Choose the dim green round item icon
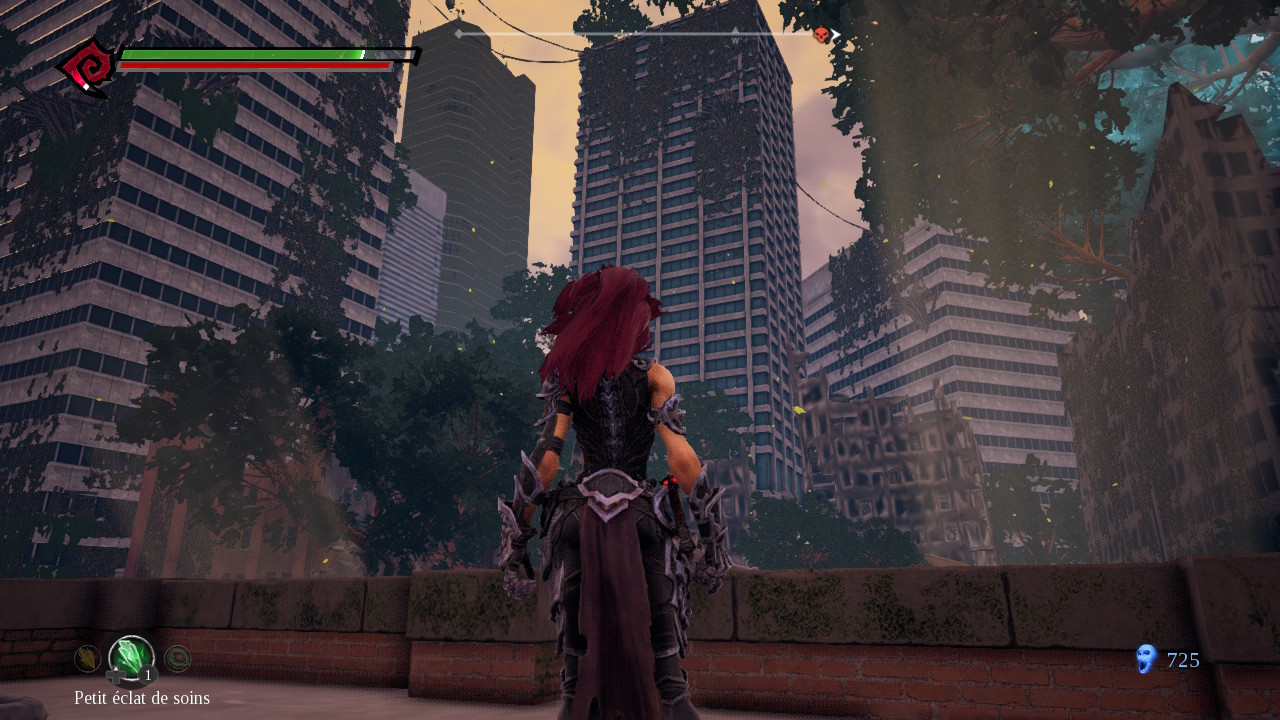Image resolution: width=1280 pixels, height=720 pixels. click(177, 657)
